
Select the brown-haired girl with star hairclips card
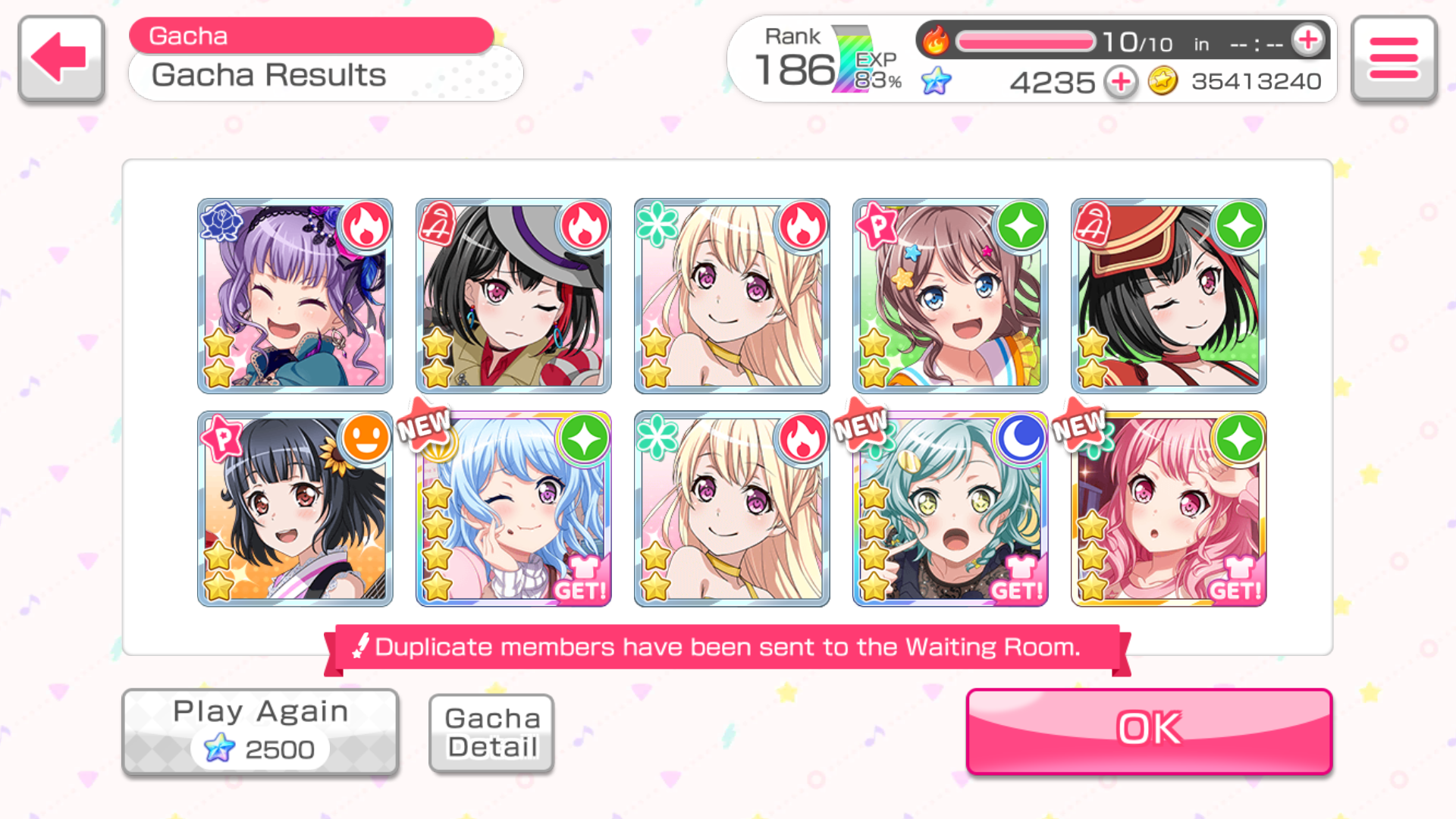pyautogui.click(x=950, y=296)
